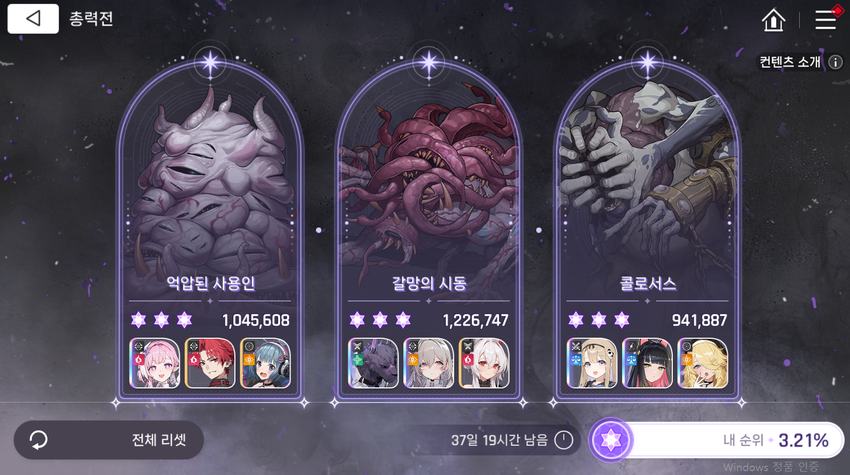Screen dimensions: 850x475
Task: Select the pink-haired girl portrait
Action: pyautogui.click(x=155, y=363)
